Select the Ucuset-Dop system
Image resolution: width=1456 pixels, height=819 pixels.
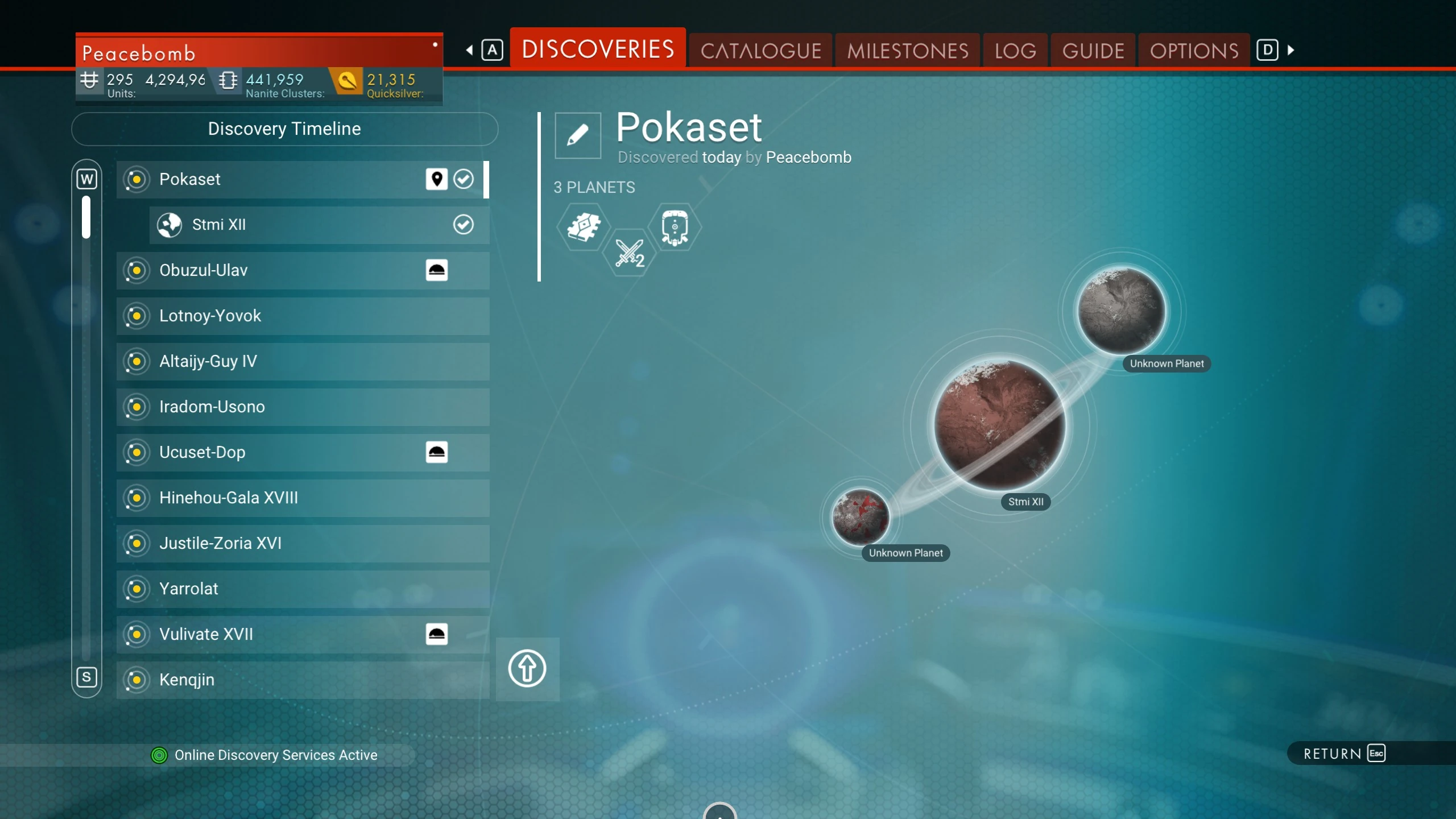(303, 453)
